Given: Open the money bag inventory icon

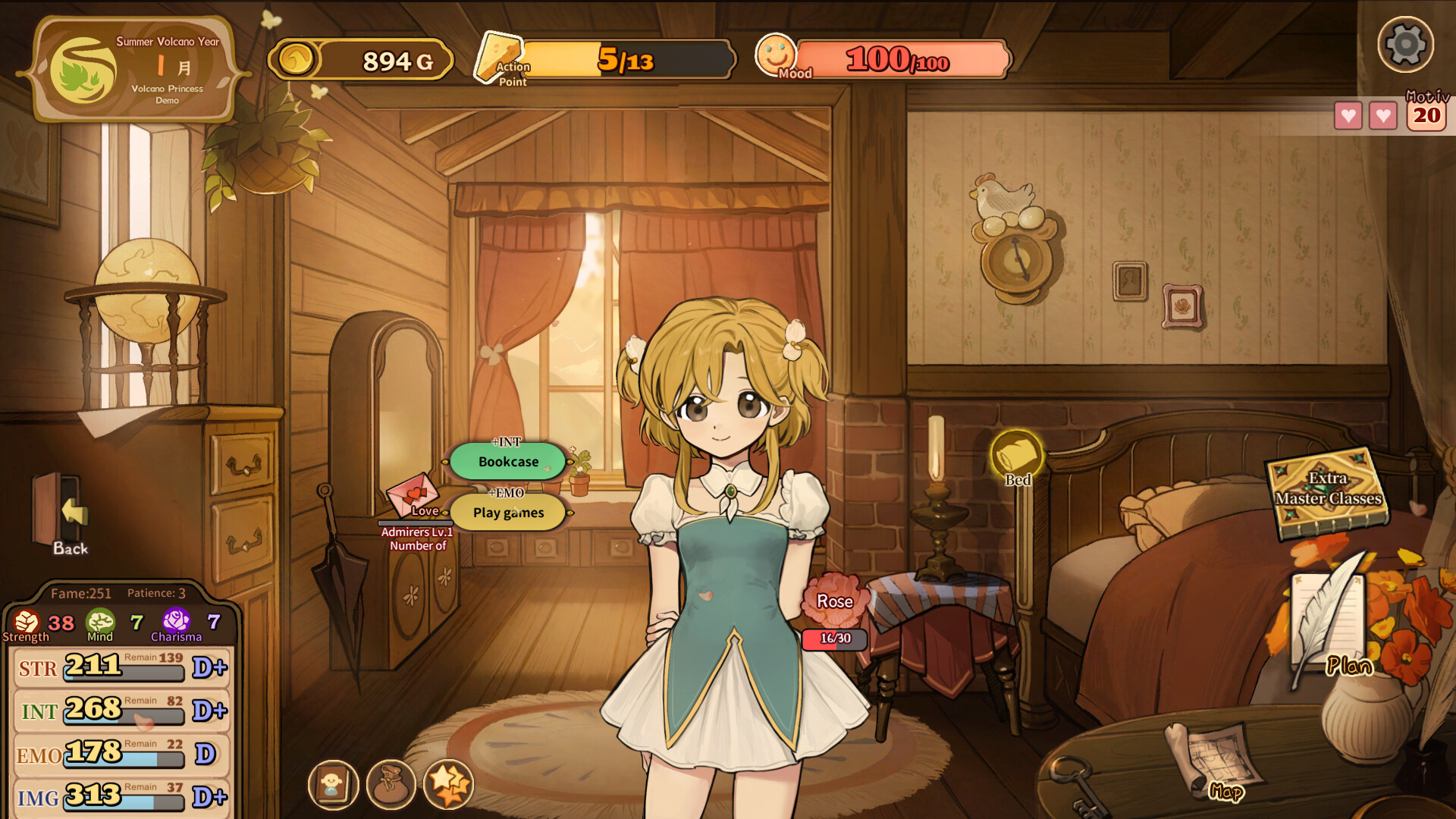Looking at the screenshot, I should coord(391,786).
